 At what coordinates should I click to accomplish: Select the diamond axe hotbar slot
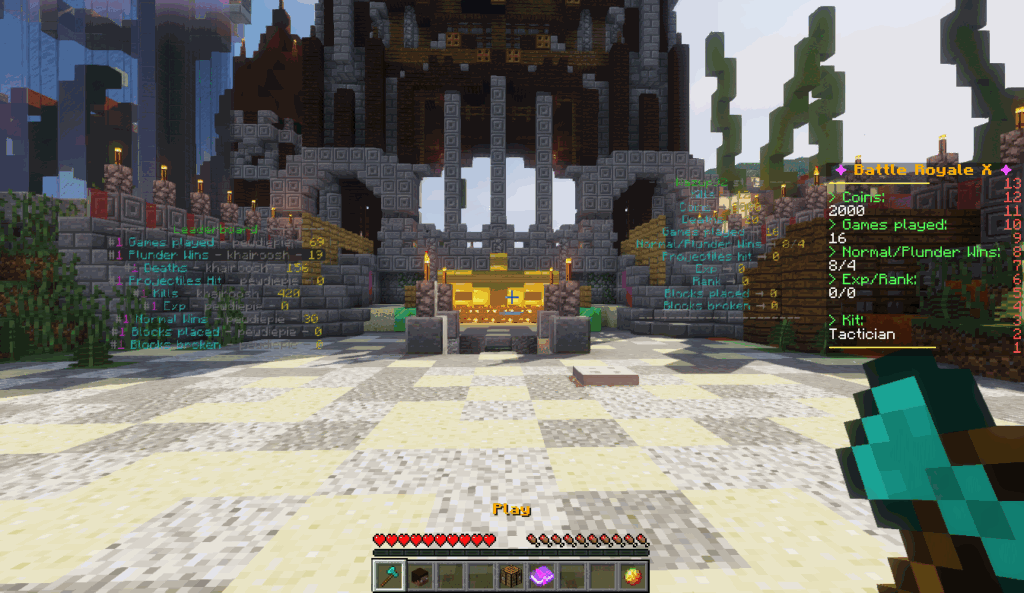click(389, 576)
